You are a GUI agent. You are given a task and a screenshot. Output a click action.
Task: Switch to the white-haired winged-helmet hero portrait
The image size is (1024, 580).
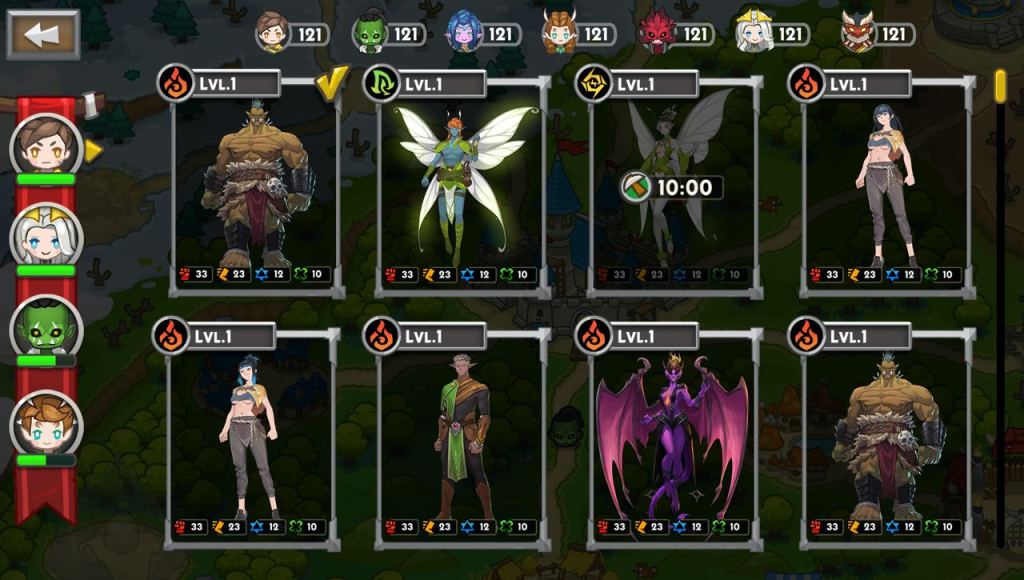(45, 237)
